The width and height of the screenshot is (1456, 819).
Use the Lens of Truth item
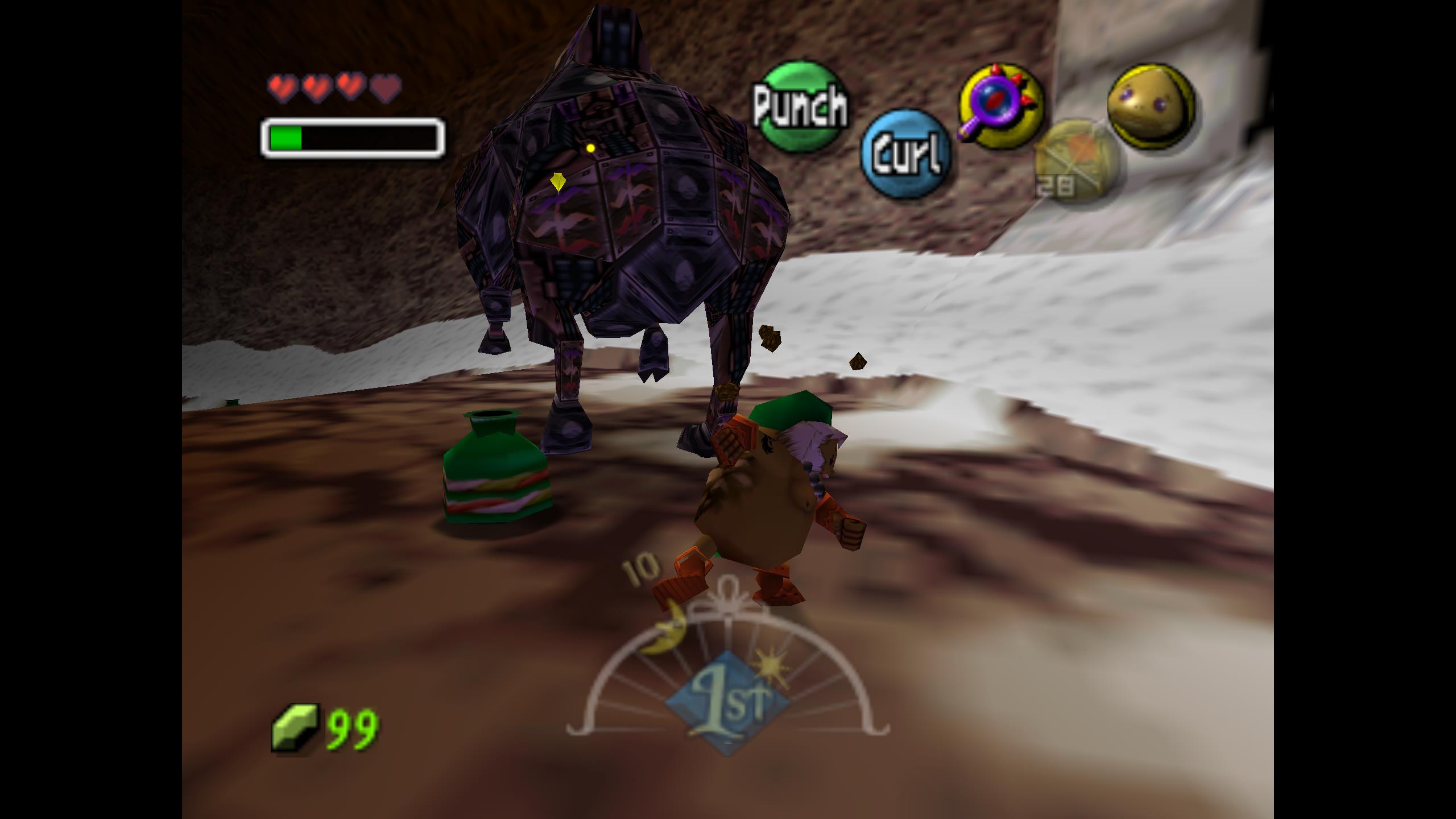pyautogui.click(x=1002, y=106)
